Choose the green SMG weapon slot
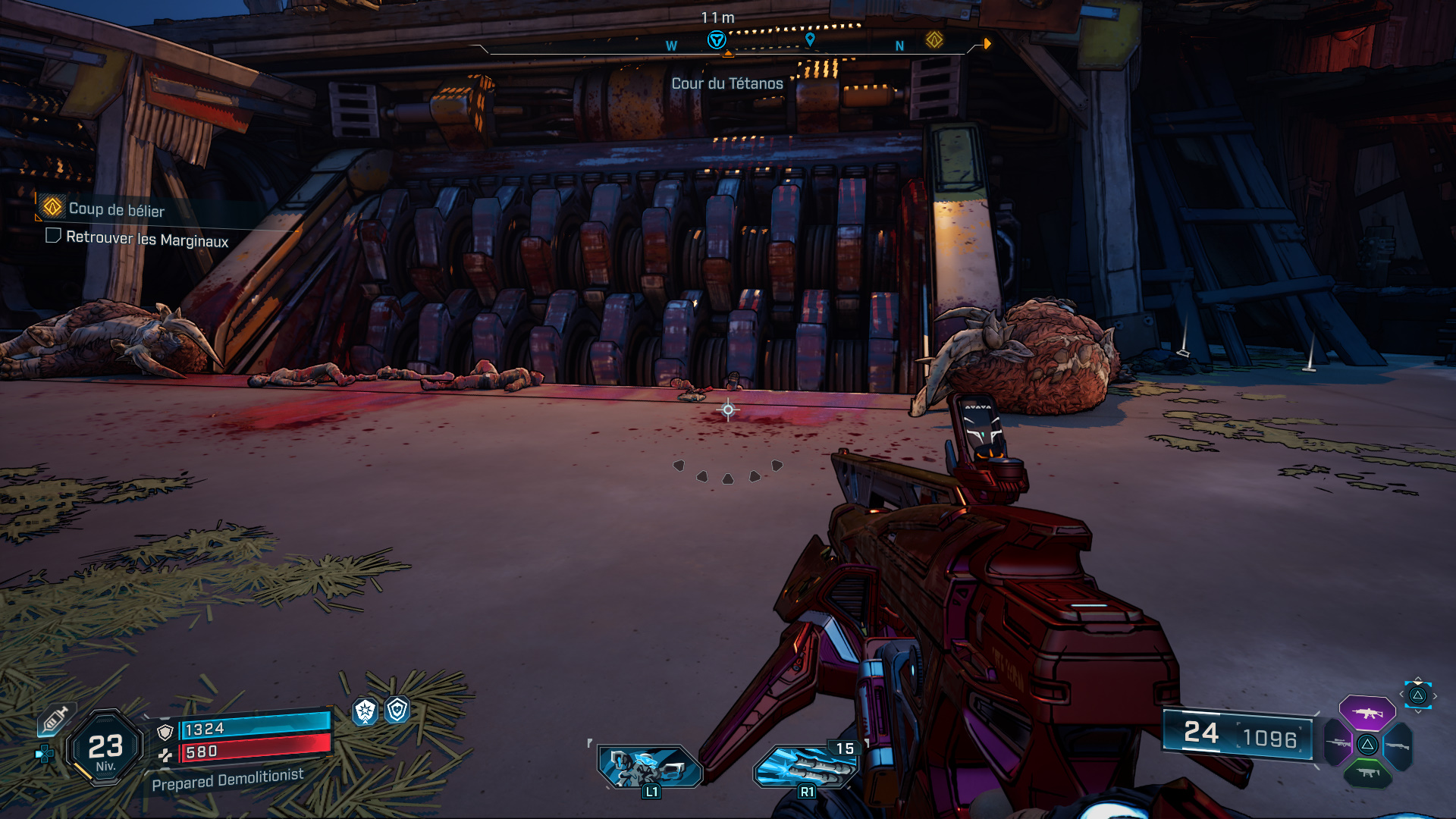1456x819 pixels. pyautogui.click(x=1367, y=773)
